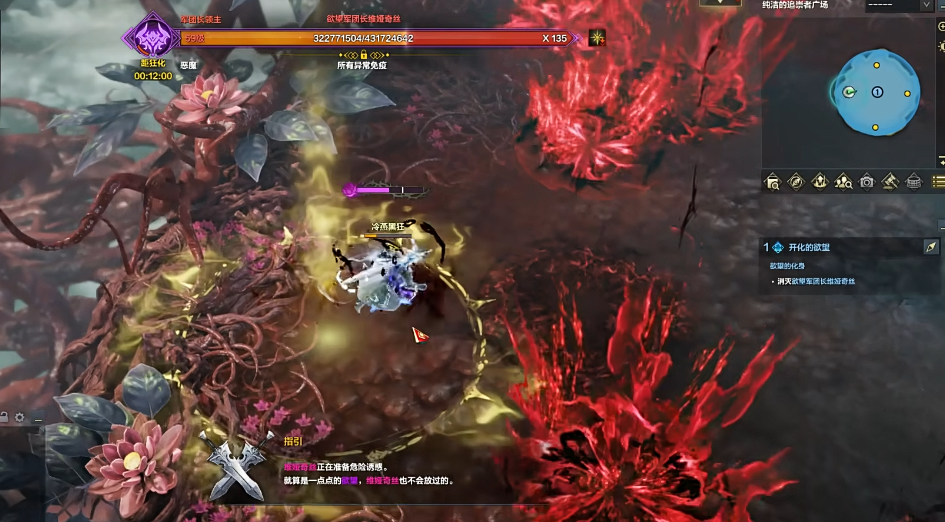Open the chat window gear settings
Viewport: 945px width, 522px height.
point(19,417)
